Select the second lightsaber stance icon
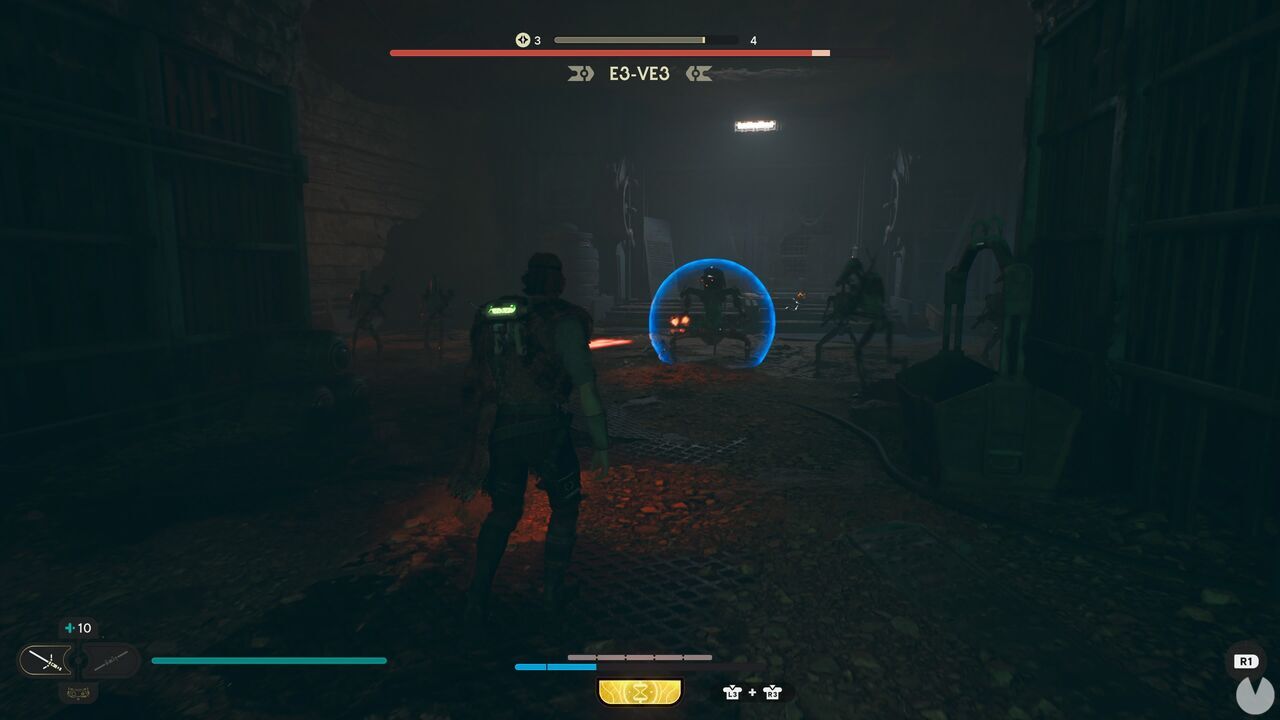The height and width of the screenshot is (720, 1280). point(110,662)
